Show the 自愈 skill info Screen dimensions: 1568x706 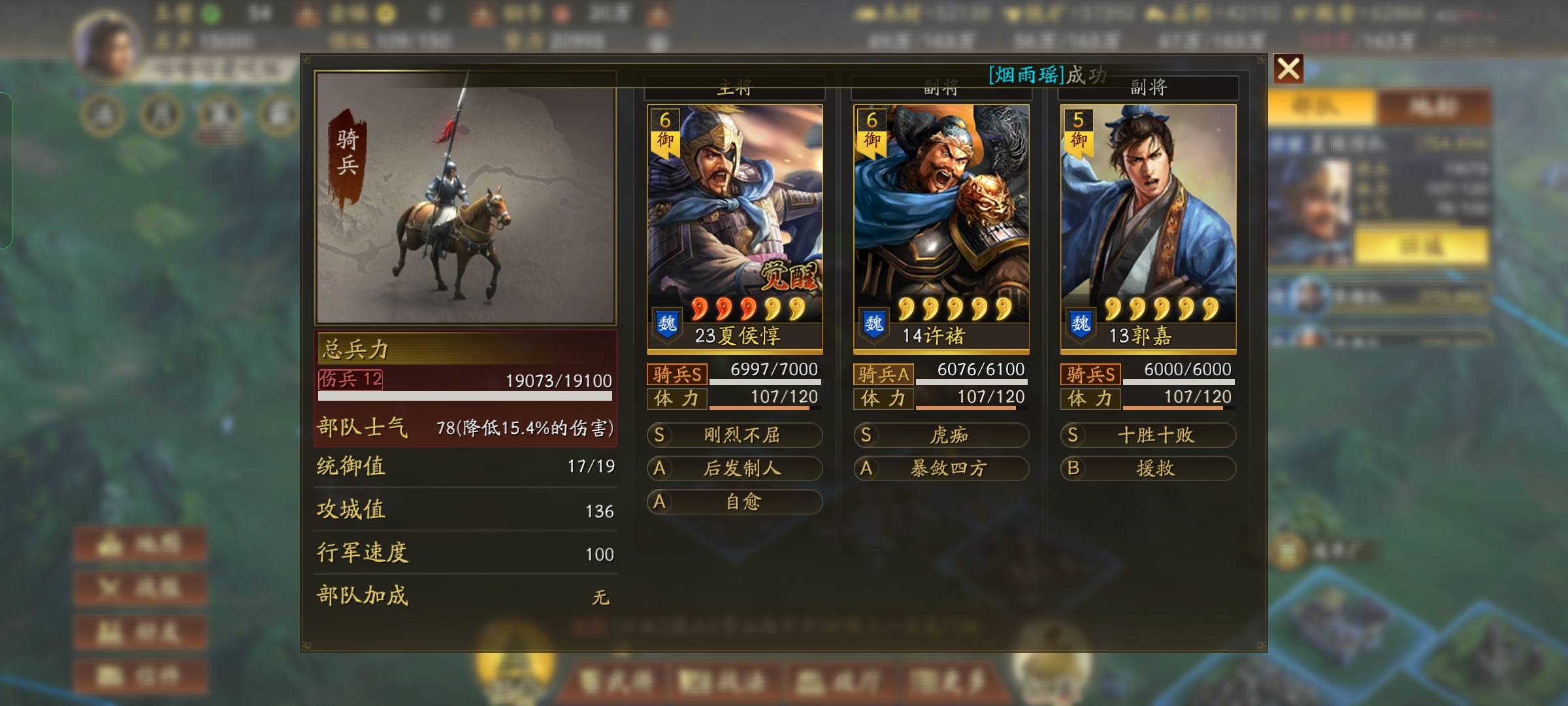tap(734, 501)
